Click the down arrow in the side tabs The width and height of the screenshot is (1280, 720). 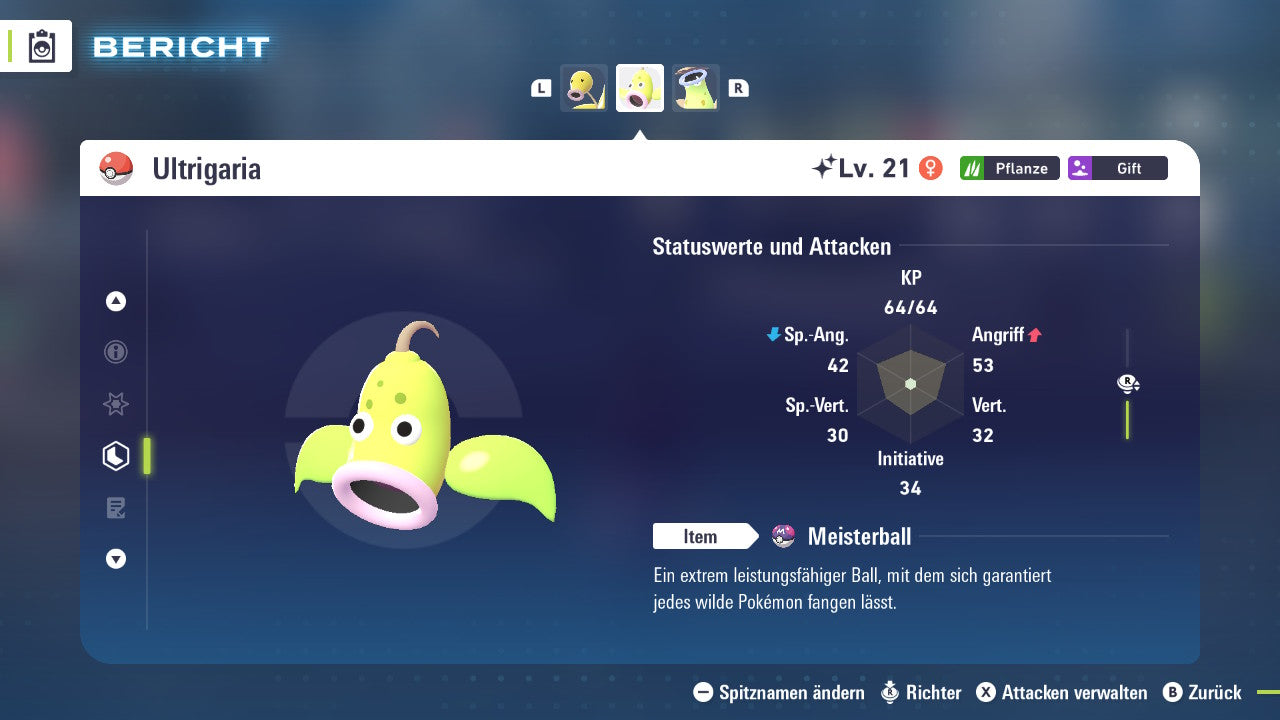116,559
